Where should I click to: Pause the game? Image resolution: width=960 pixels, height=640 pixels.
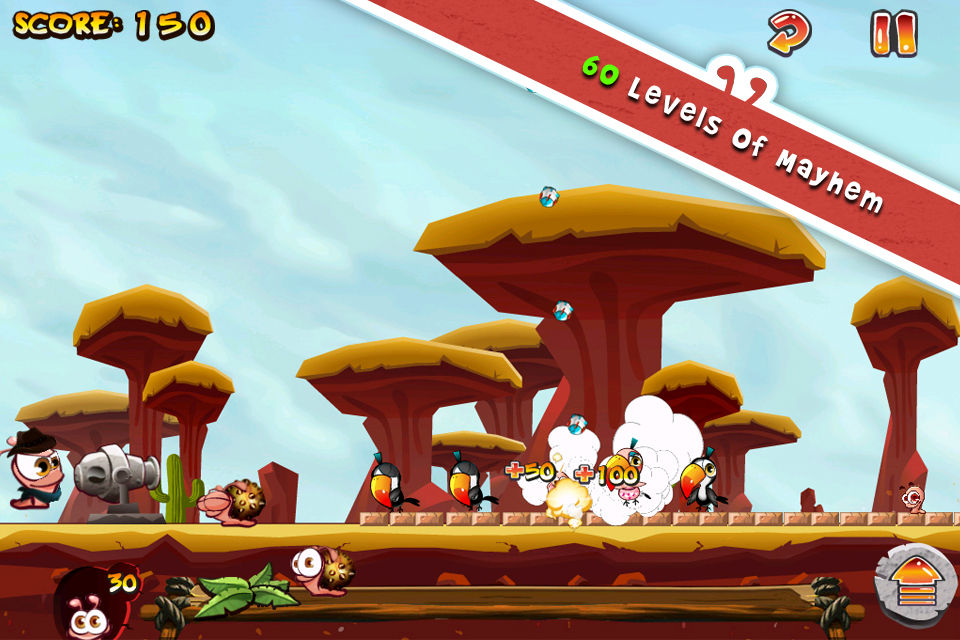(893, 34)
